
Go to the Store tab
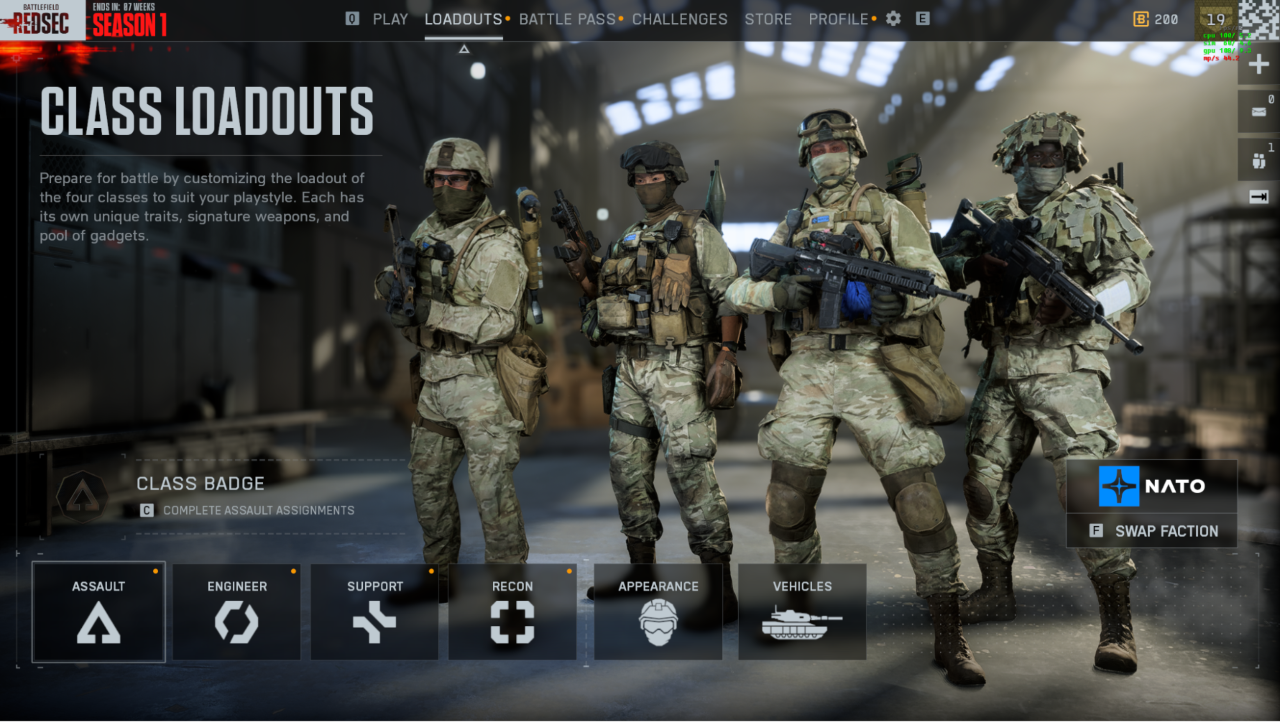pos(768,19)
